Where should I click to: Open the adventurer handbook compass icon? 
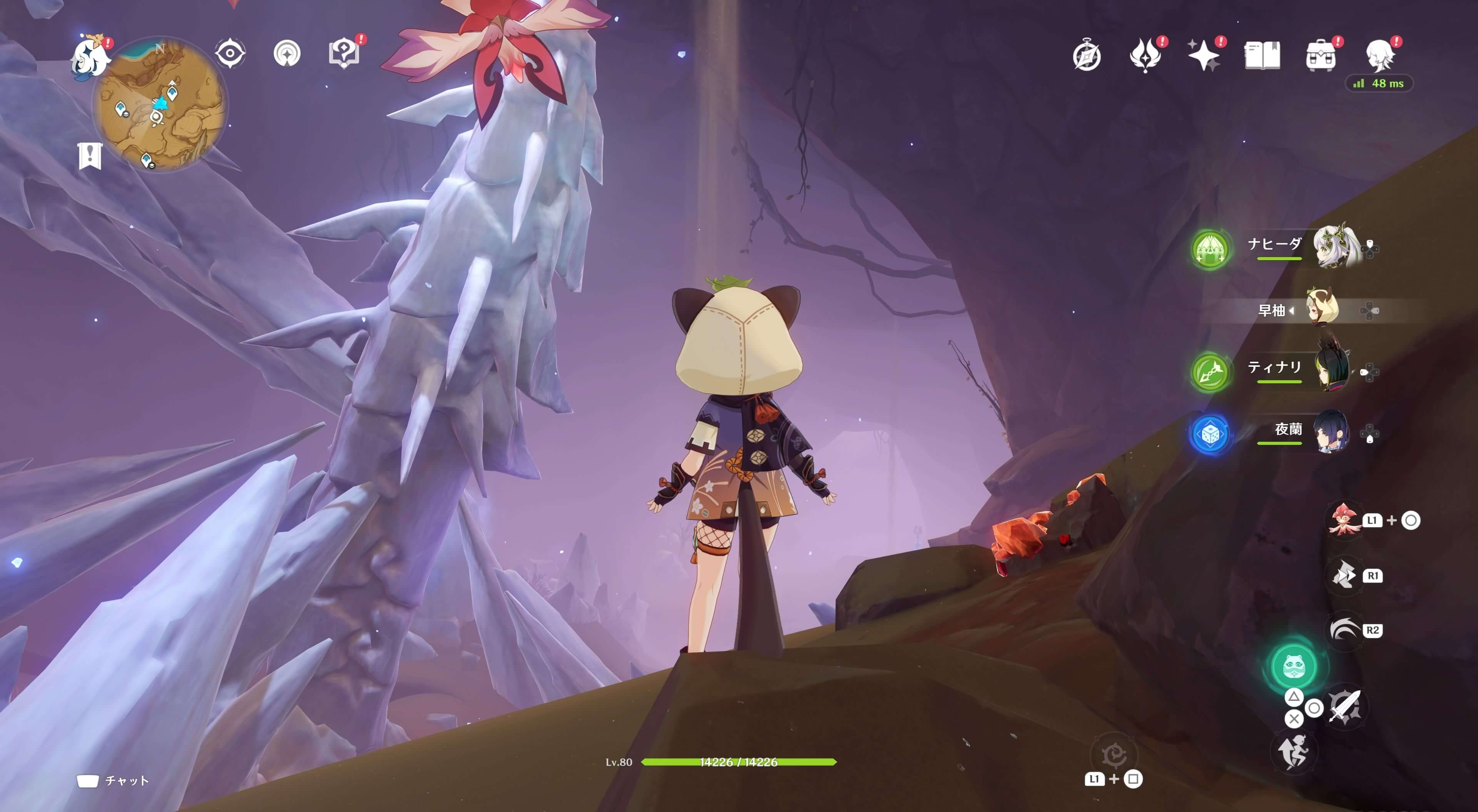tap(1087, 56)
